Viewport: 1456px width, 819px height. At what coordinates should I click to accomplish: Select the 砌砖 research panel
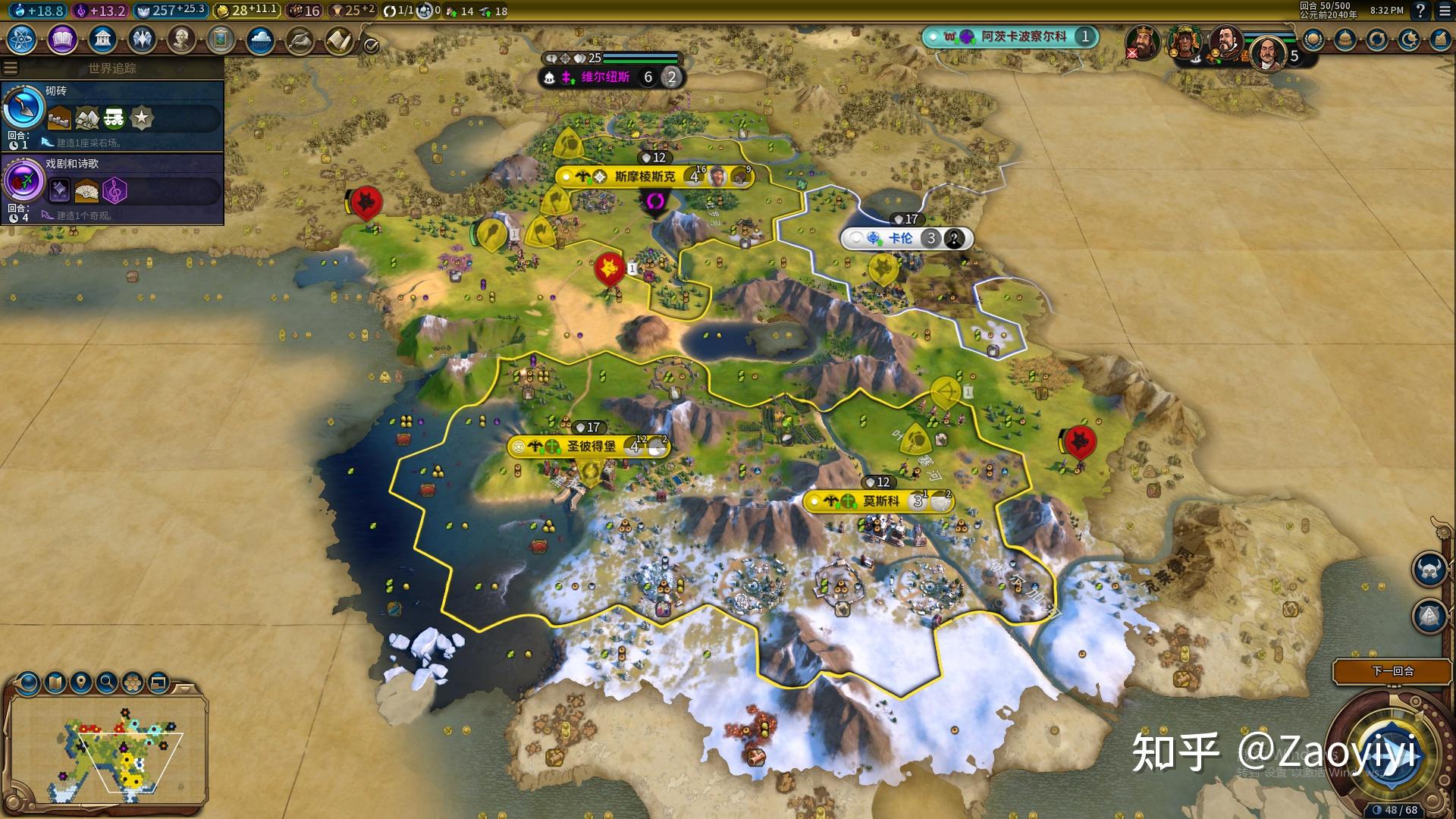112,115
